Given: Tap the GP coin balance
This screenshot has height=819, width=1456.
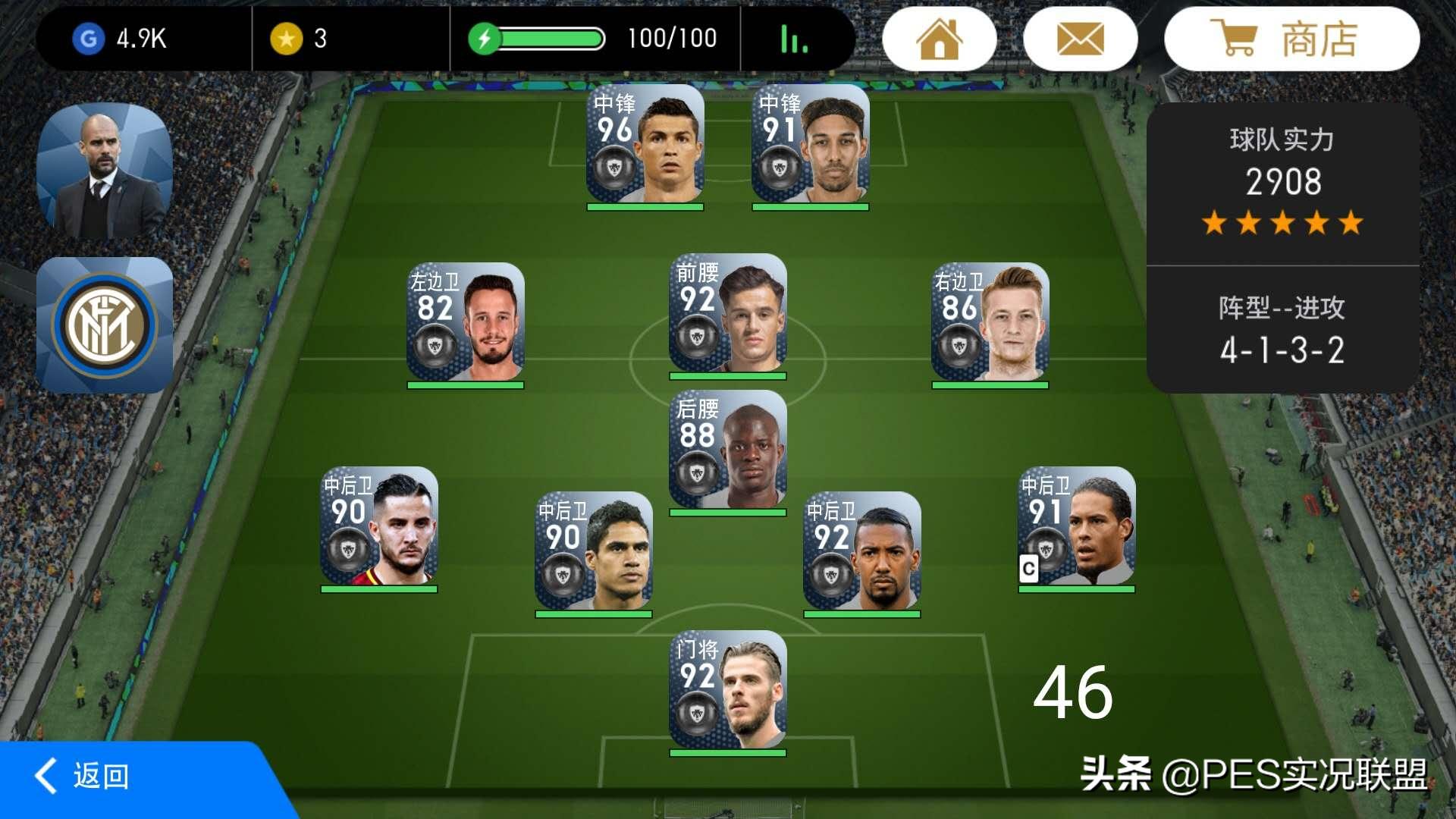Looking at the screenshot, I should [x=121, y=39].
